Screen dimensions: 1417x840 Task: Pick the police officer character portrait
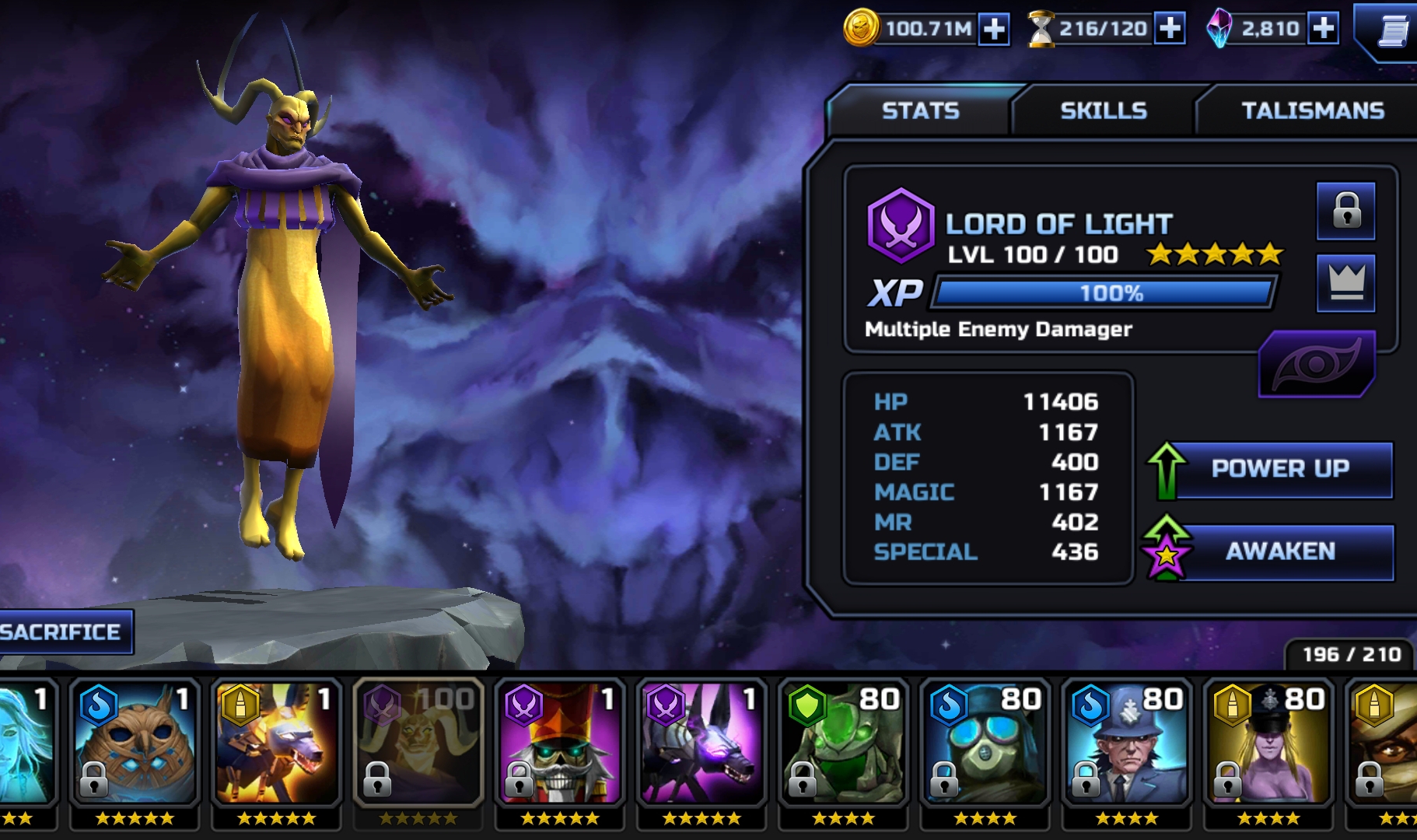(x=1125, y=744)
